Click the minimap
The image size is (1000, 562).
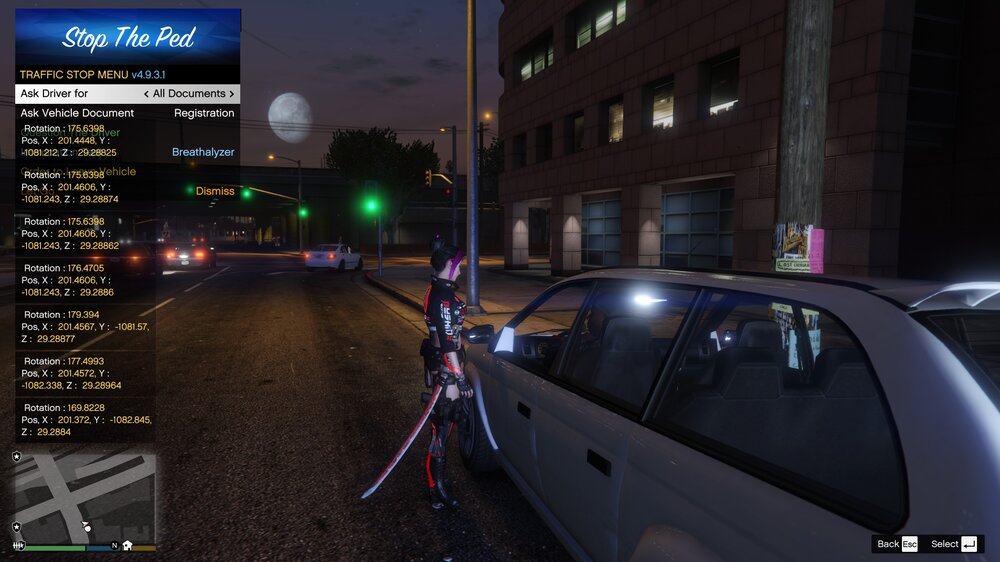pyautogui.click(x=85, y=495)
